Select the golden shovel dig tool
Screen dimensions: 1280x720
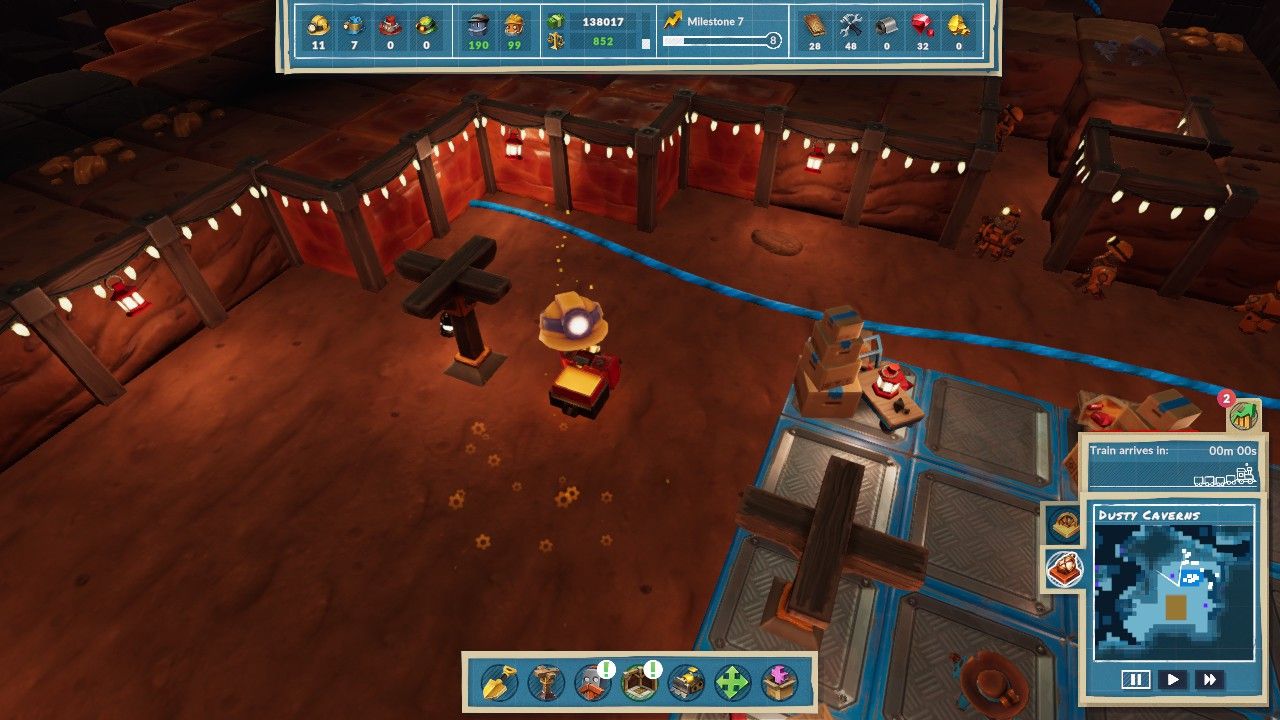[x=497, y=683]
